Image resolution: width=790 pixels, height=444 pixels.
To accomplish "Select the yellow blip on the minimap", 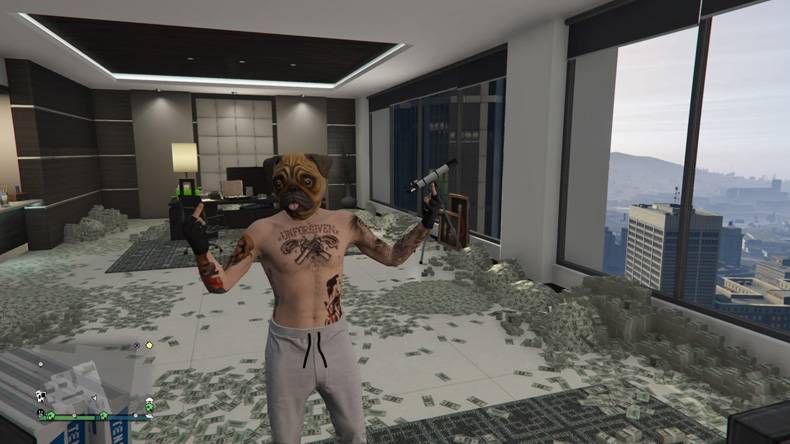I will point(149,345).
